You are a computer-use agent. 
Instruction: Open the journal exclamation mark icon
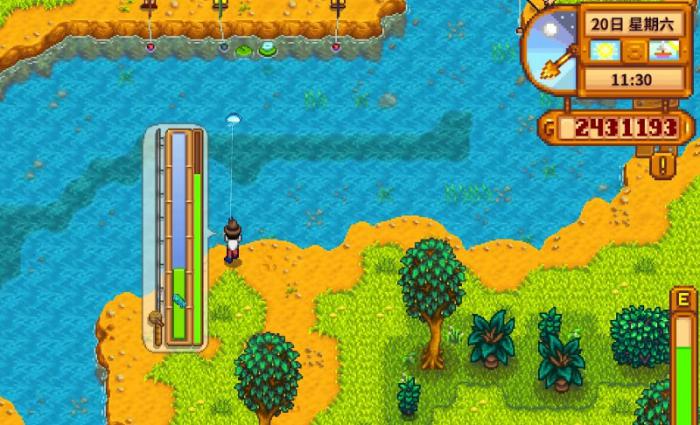point(660,161)
